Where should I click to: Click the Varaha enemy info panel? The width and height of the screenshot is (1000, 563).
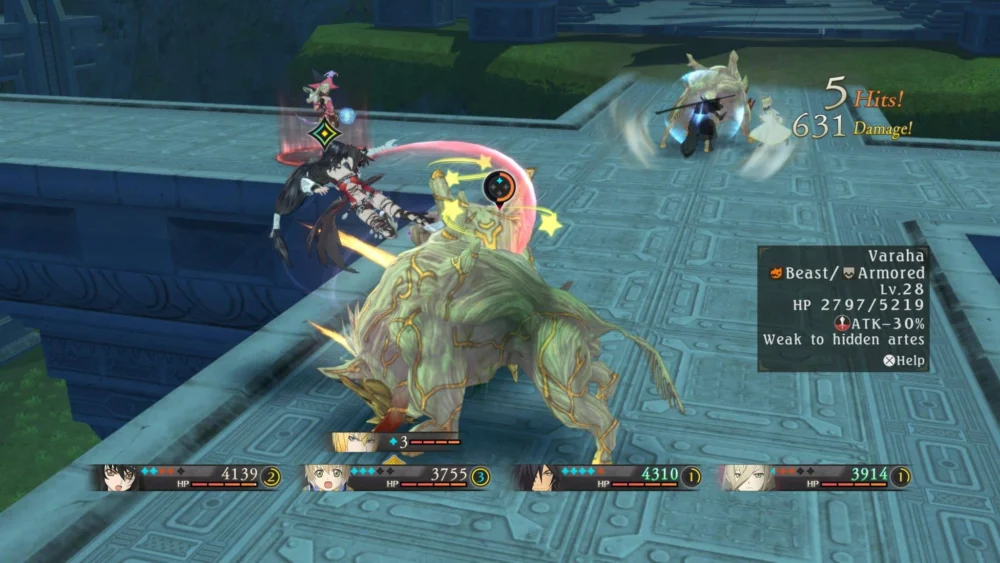coord(843,309)
